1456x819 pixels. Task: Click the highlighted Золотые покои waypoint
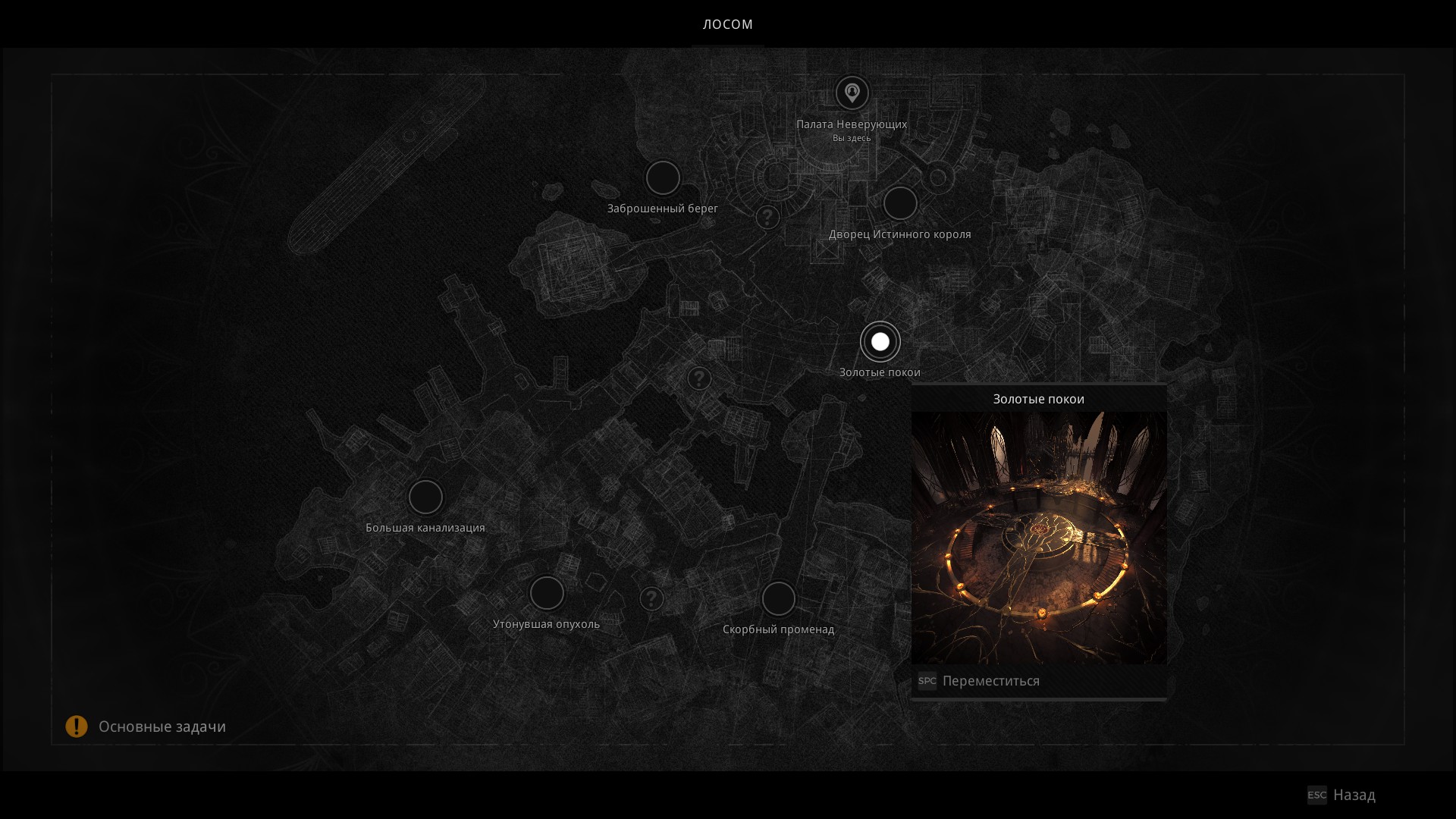click(x=880, y=342)
